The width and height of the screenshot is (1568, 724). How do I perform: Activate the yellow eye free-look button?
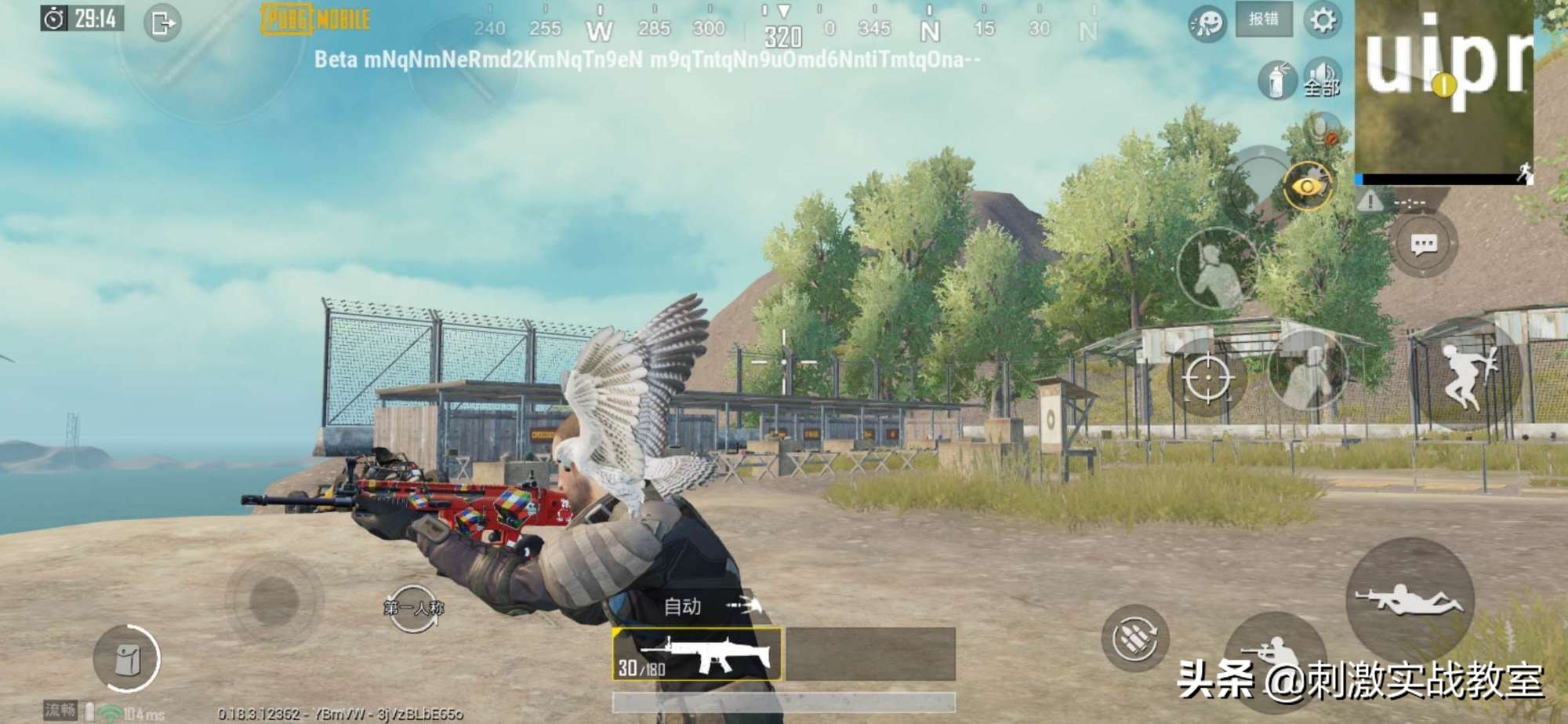point(1307,186)
